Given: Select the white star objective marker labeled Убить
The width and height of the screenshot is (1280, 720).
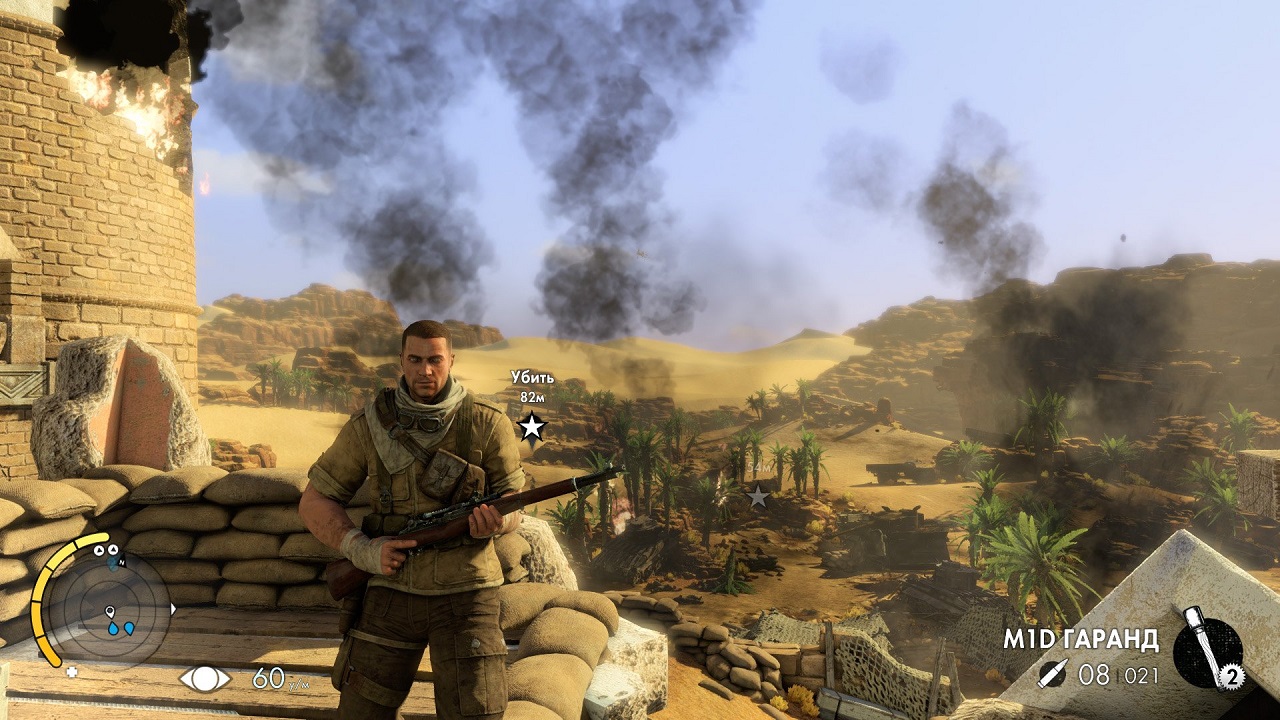Looking at the screenshot, I should tap(532, 427).
